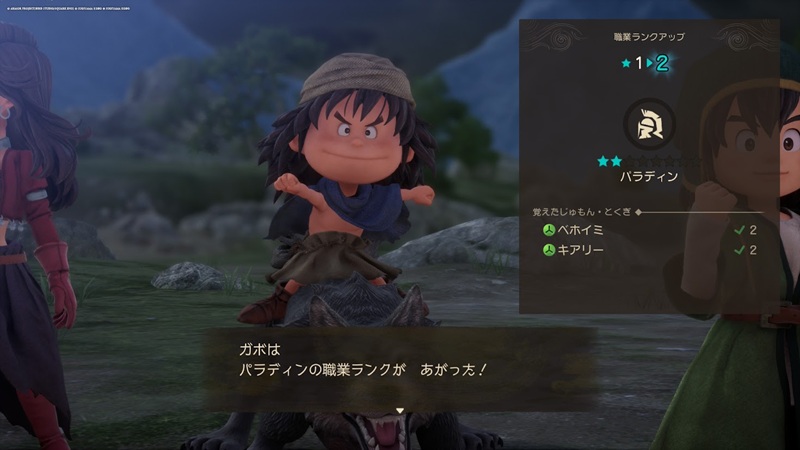Viewport: 800px width, 450px height.
Task: Advance dialogue with the white continue arrow
Action: (x=400, y=410)
